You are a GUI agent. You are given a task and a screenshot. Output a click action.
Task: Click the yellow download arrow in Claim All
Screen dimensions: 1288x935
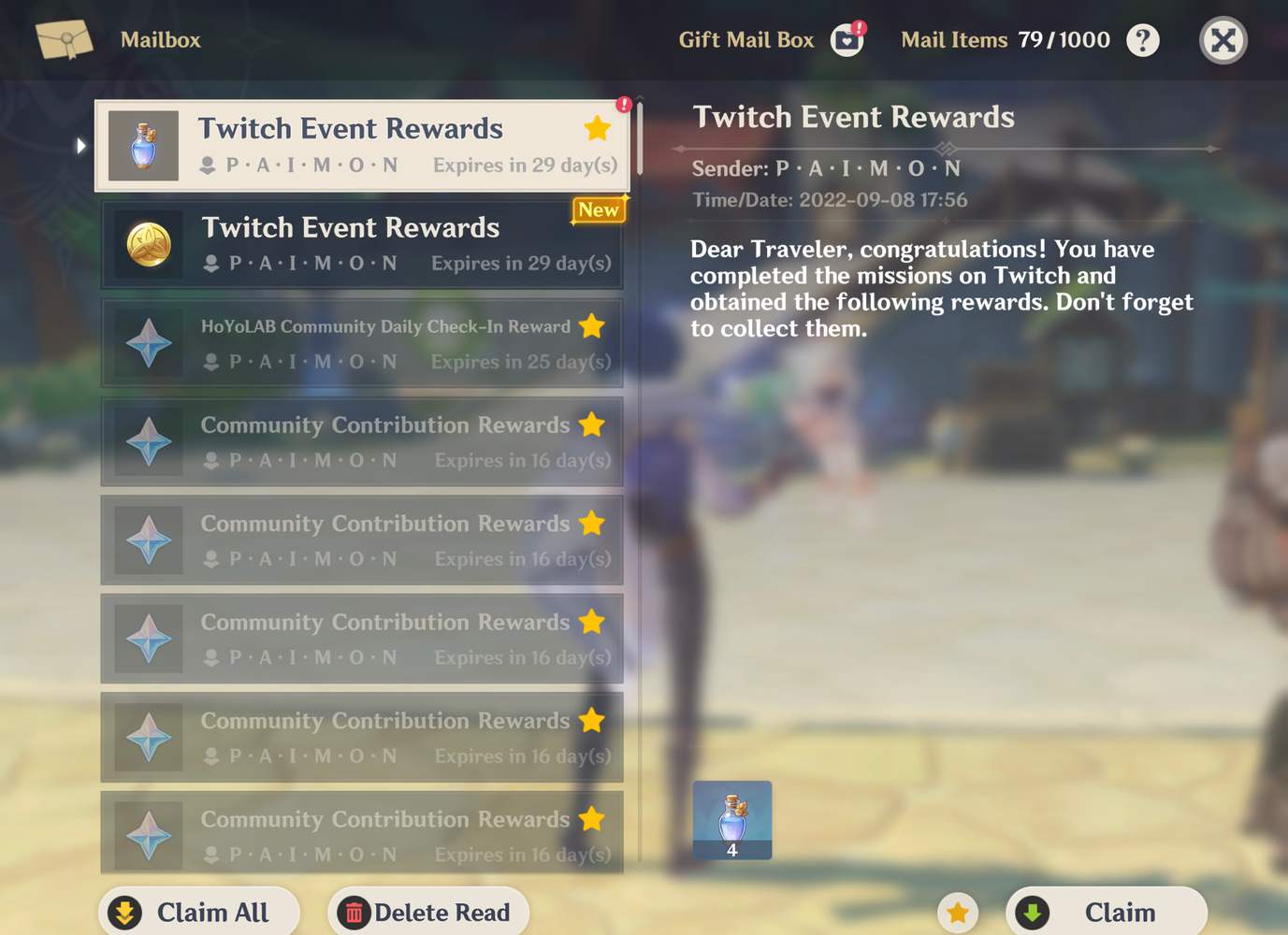point(124,912)
